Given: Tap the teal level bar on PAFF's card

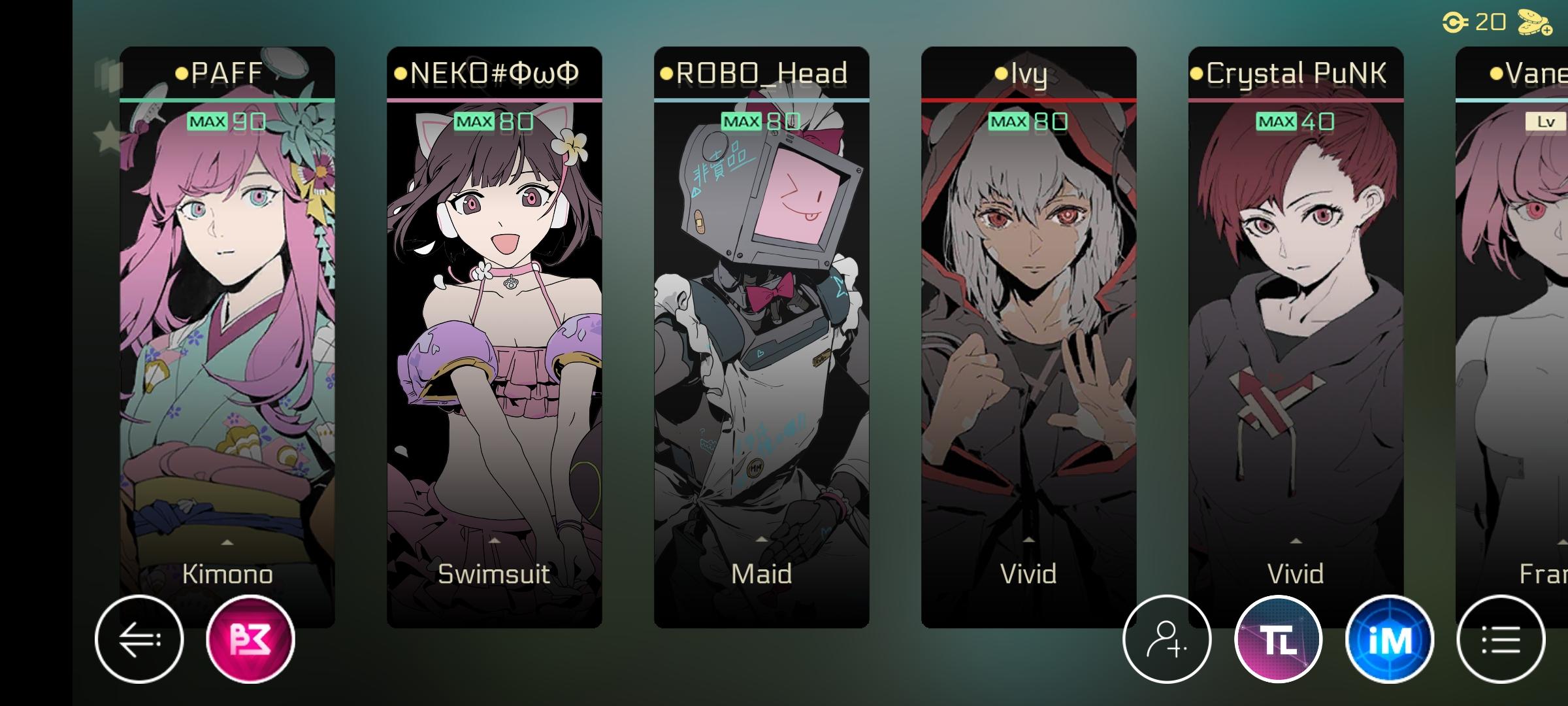Looking at the screenshot, I should coord(227,99).
